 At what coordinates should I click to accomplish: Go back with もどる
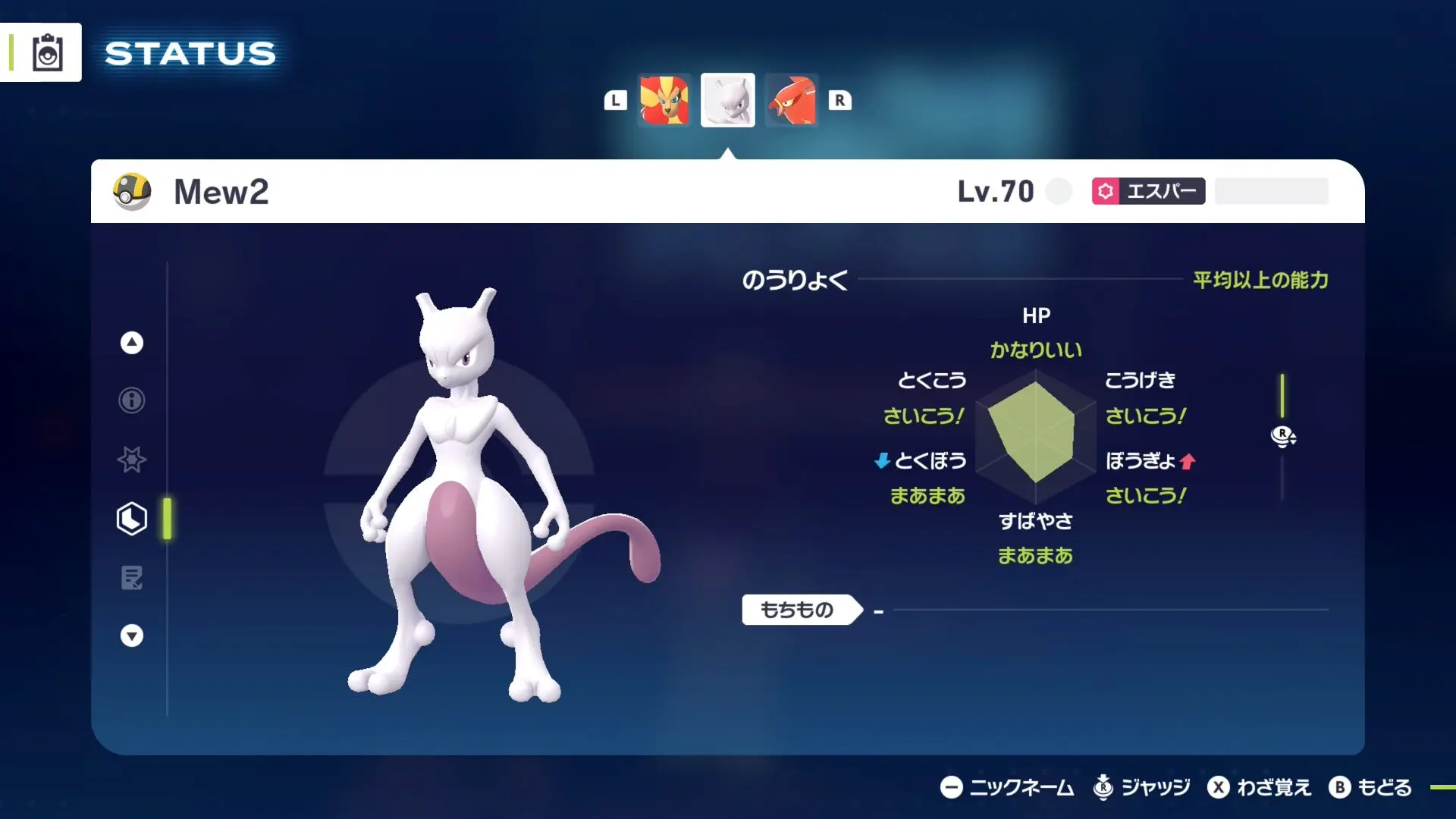[x=1370, y=788]
